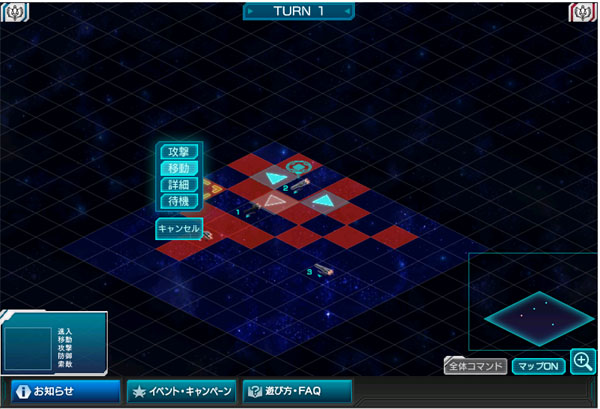Select the 移動 (Move) command
Viewport: 600px width, 409px height.
178,169
